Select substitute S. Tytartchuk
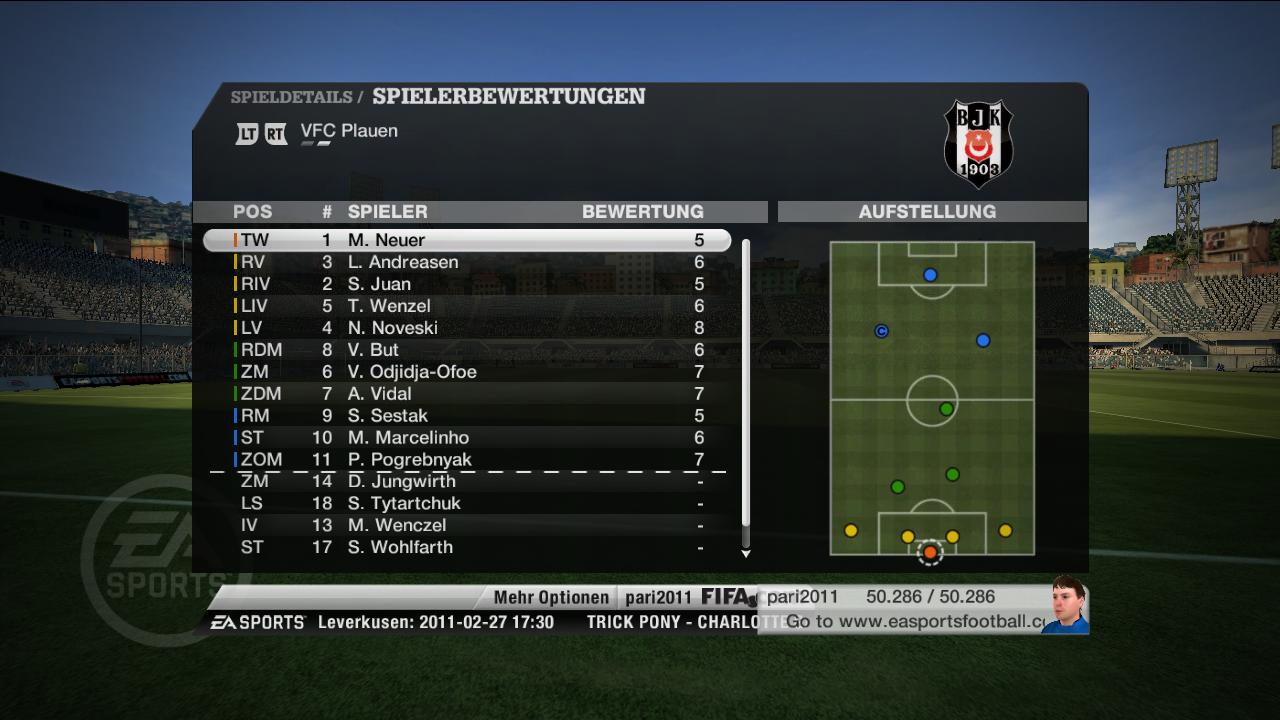1280x720 pixels. pyautogui.click(x=466, y=504)
